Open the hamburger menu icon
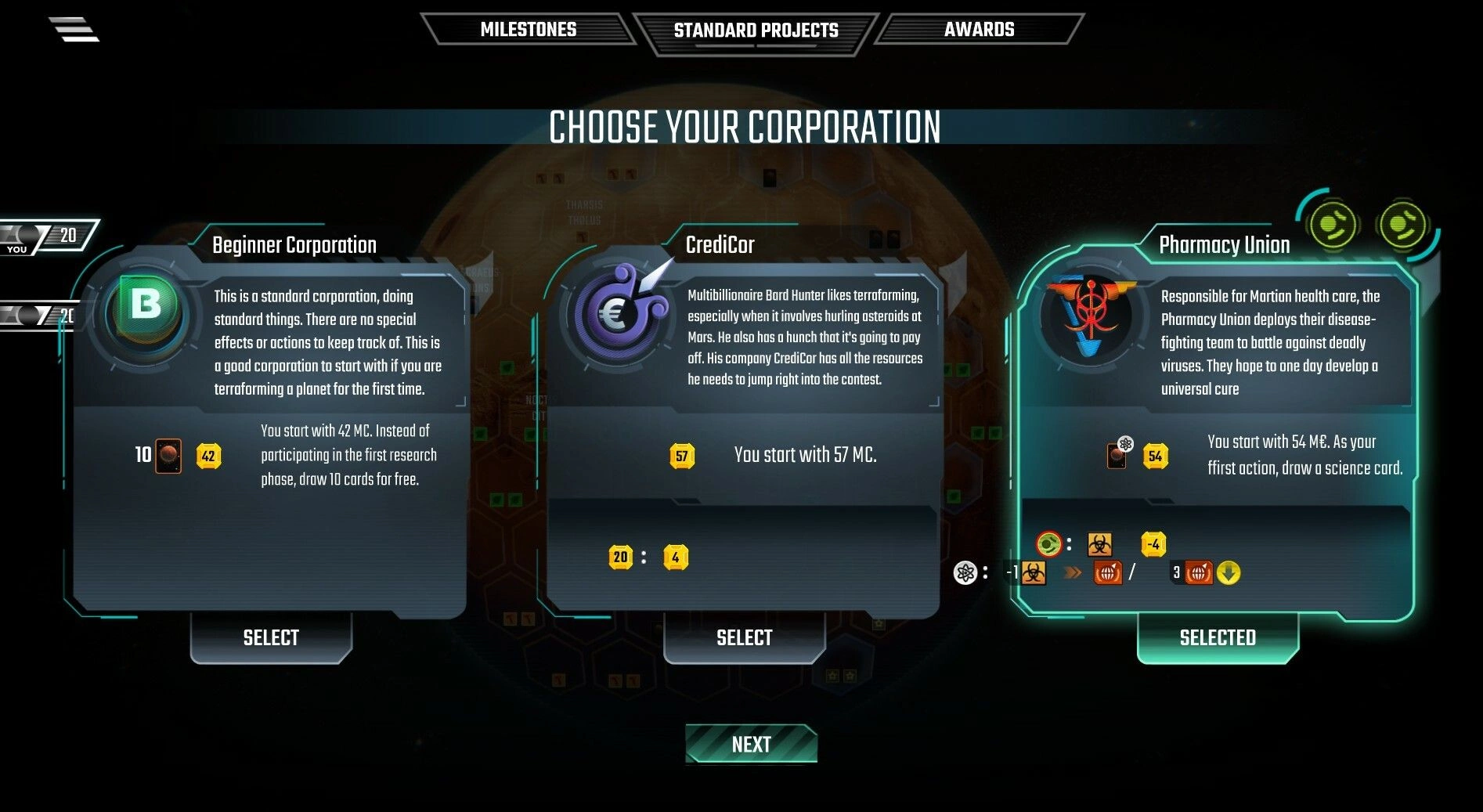Image resolution: width=1483 pixels, height=812 pixels. pyautogui.click(x=74, y=29)
